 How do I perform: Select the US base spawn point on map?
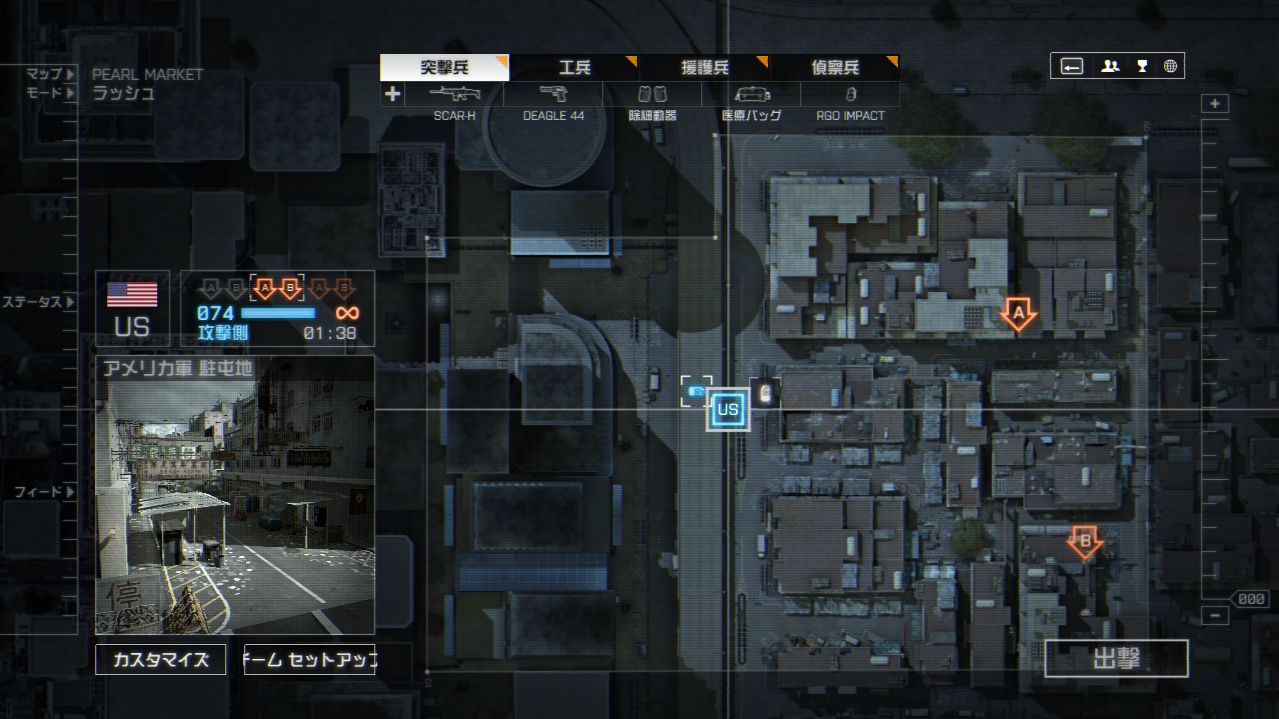tap(727, 409)
